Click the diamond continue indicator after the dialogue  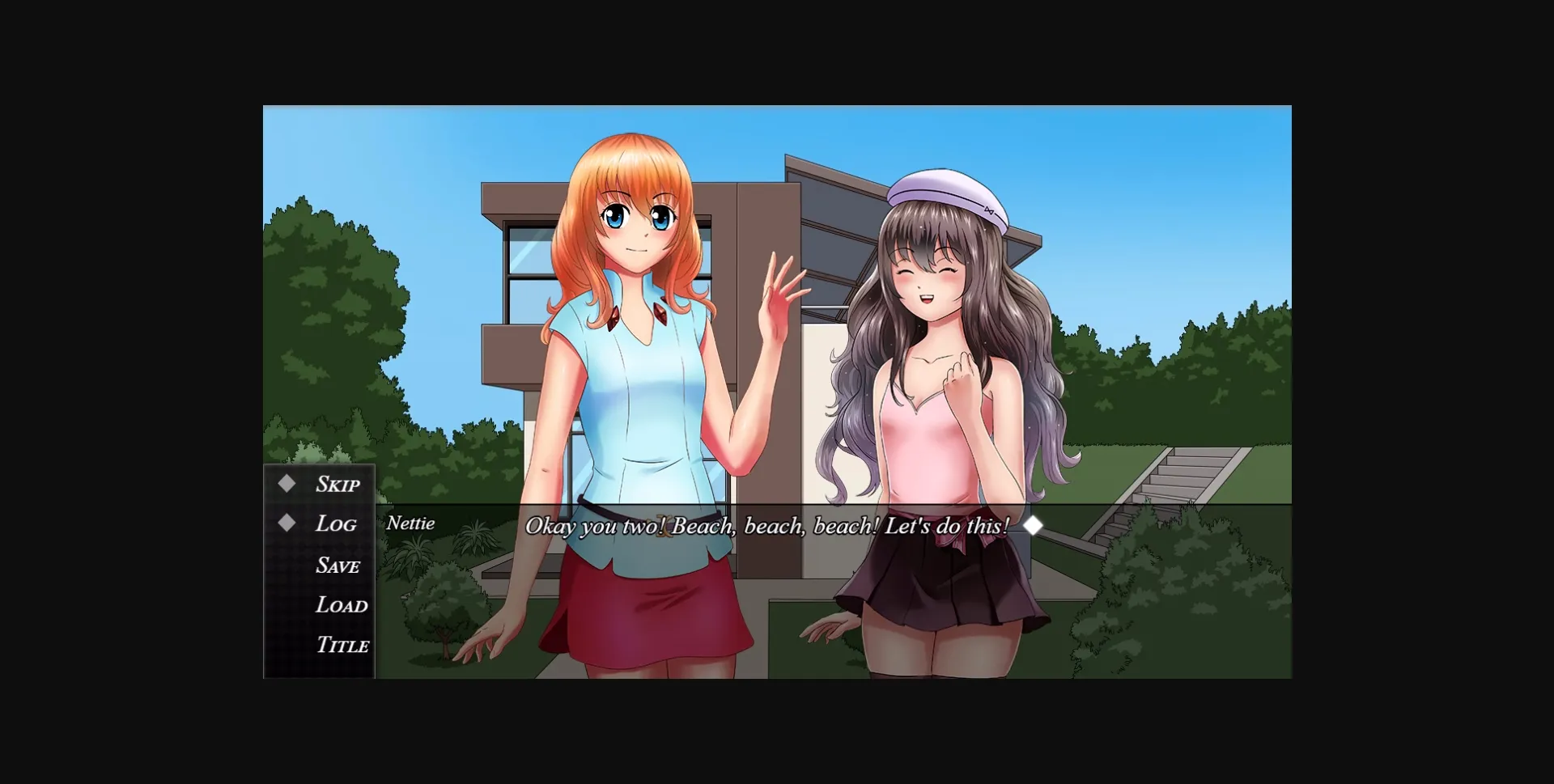[1034, 525]
